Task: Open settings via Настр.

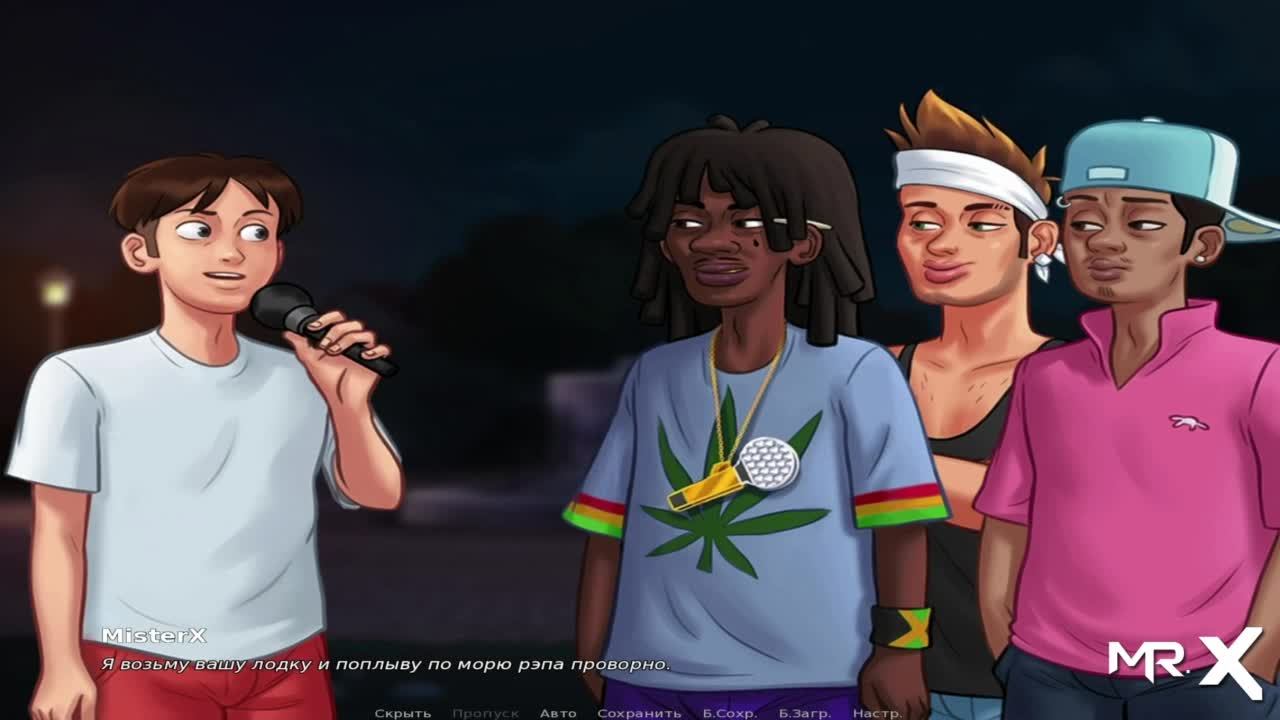Action: point(874,713)
